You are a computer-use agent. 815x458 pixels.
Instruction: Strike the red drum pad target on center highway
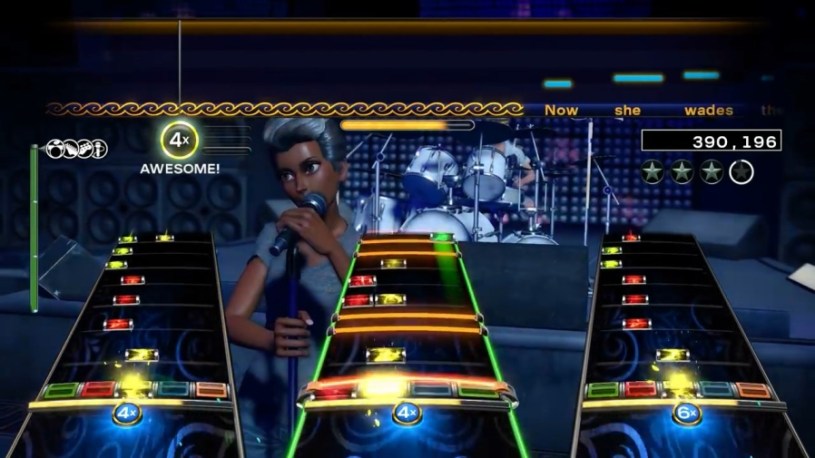[332, 392]
